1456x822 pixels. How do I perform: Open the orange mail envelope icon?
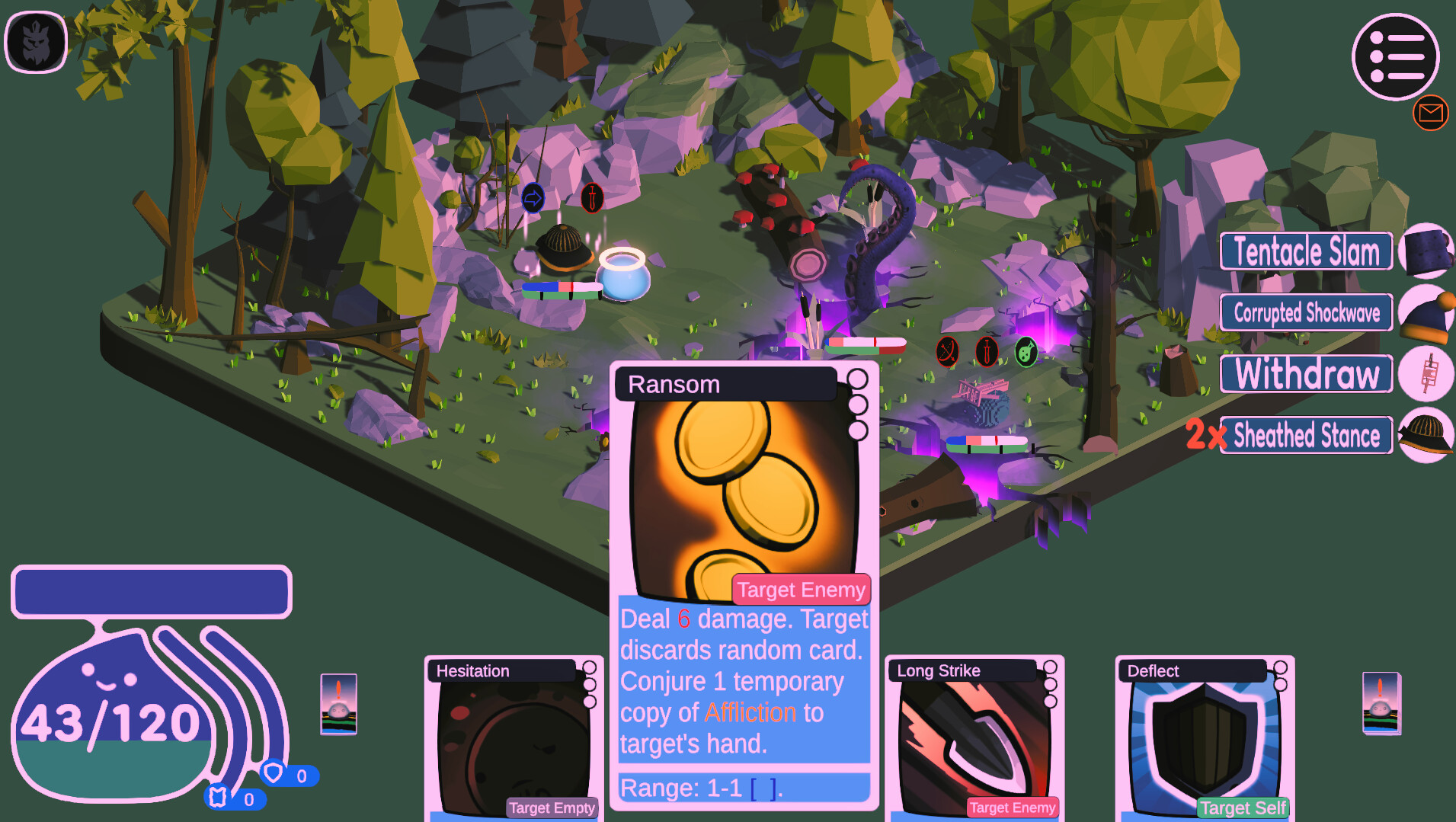tap(1431, 113)
